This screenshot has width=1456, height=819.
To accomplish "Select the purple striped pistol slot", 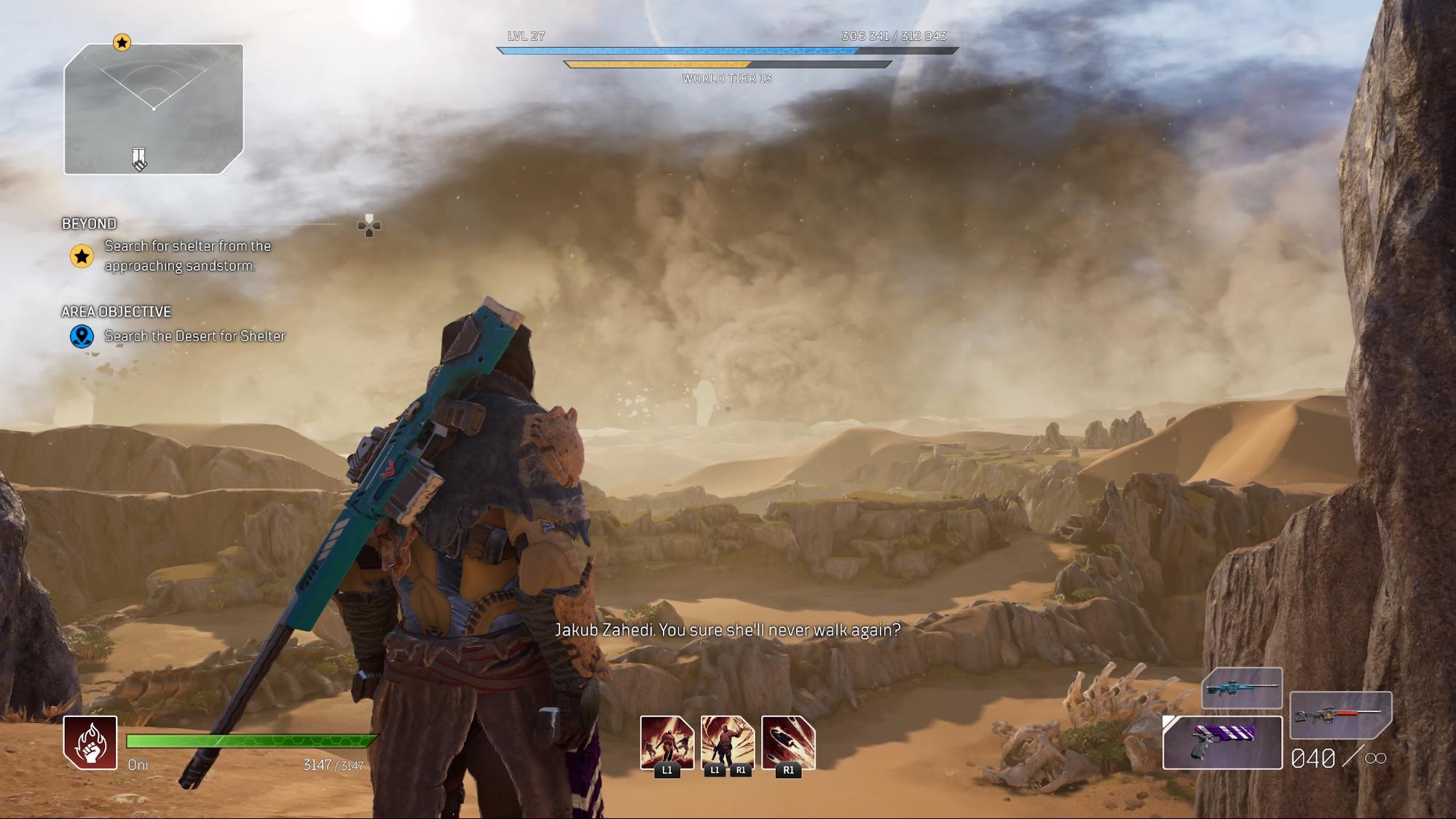I will click(x=1222, y=743).
